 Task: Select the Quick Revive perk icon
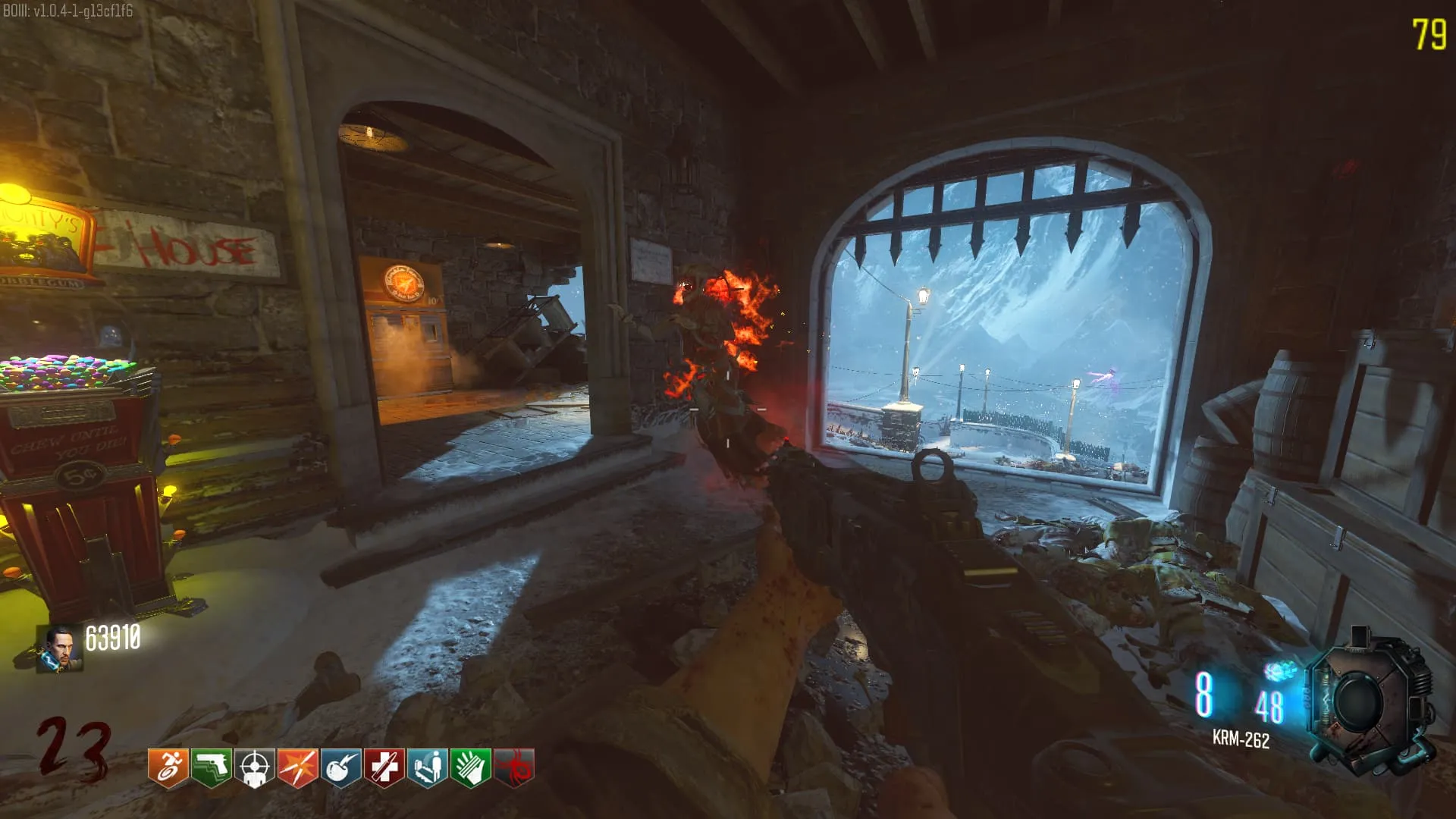pos(427,769)
